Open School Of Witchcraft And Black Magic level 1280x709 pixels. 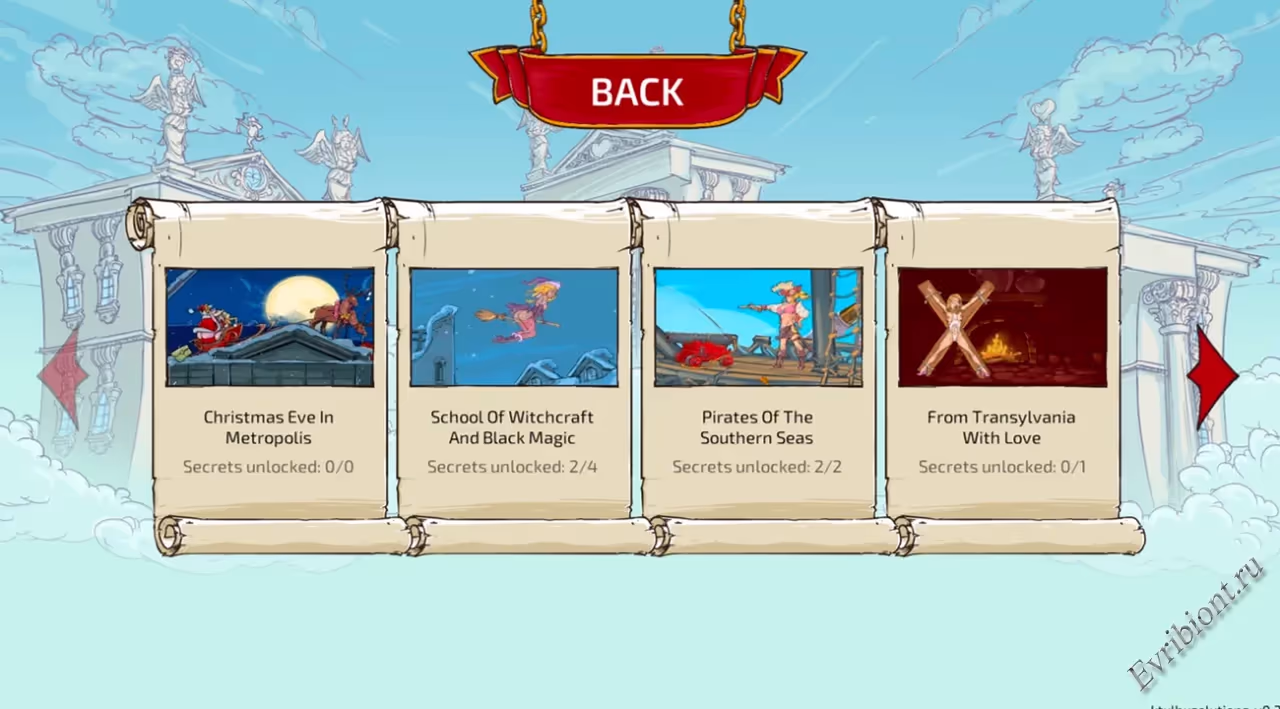[513, 370]
